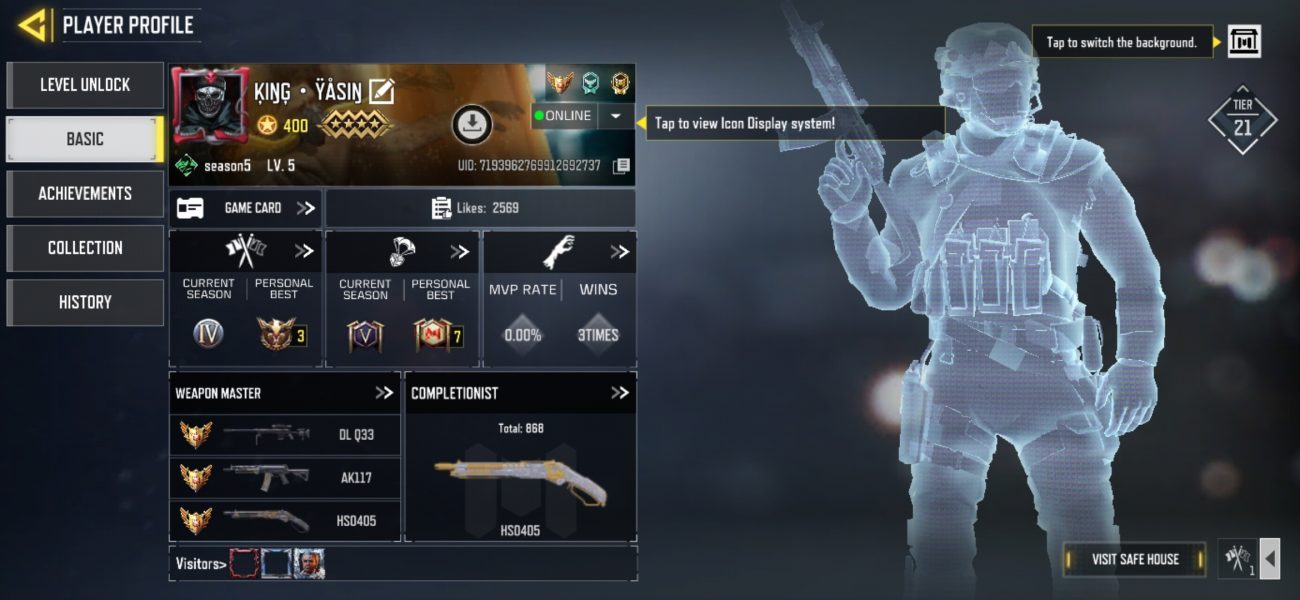Open the Achievements tab
This screenshot has height=600, width=1300.
[85, 194]
